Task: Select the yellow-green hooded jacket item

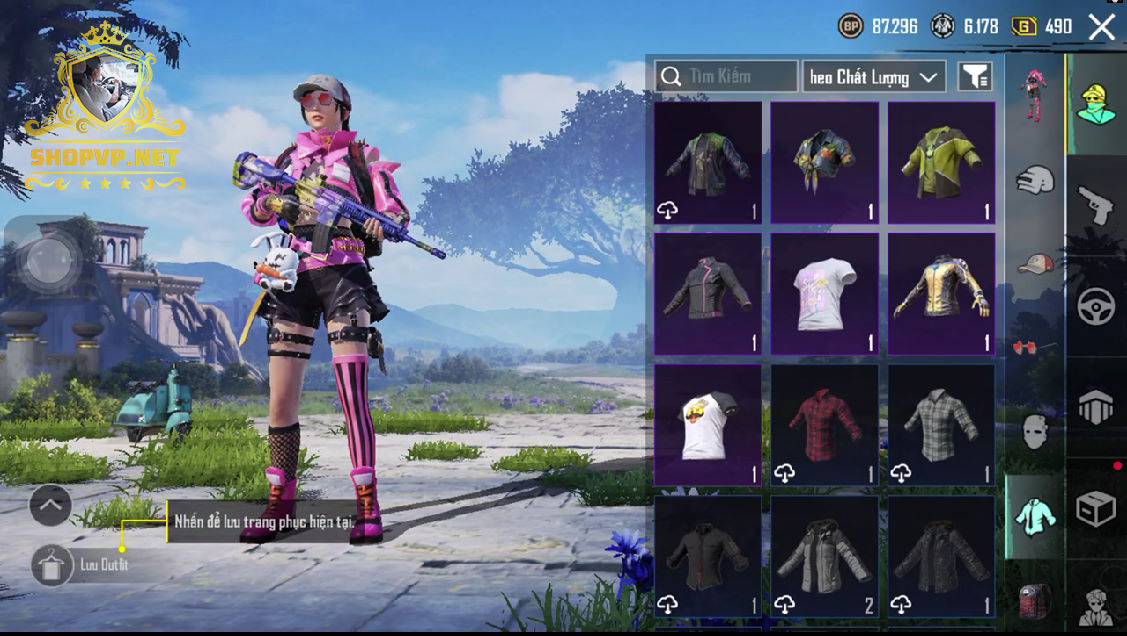Action: (941, 162)
